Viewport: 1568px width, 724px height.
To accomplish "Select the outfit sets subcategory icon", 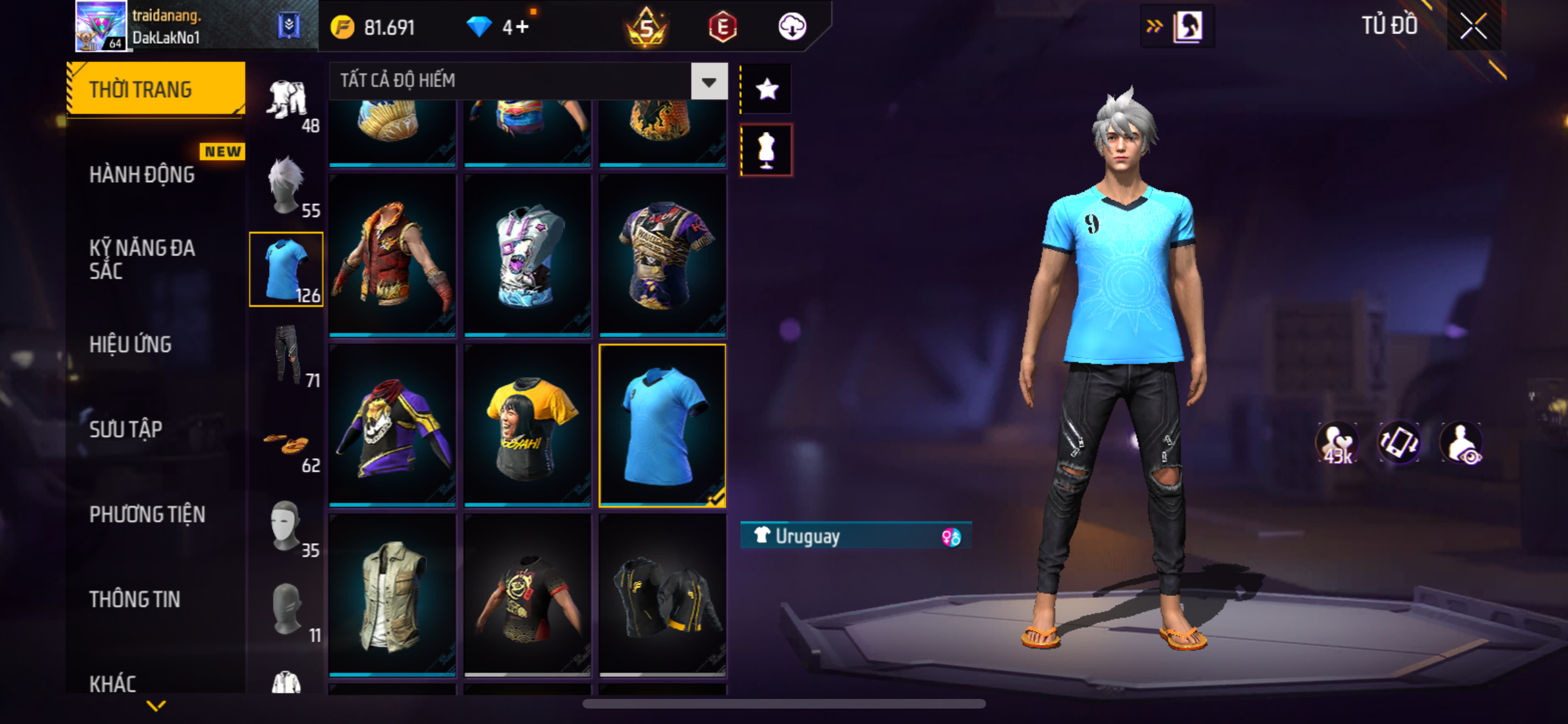I will tap(287, 100).
